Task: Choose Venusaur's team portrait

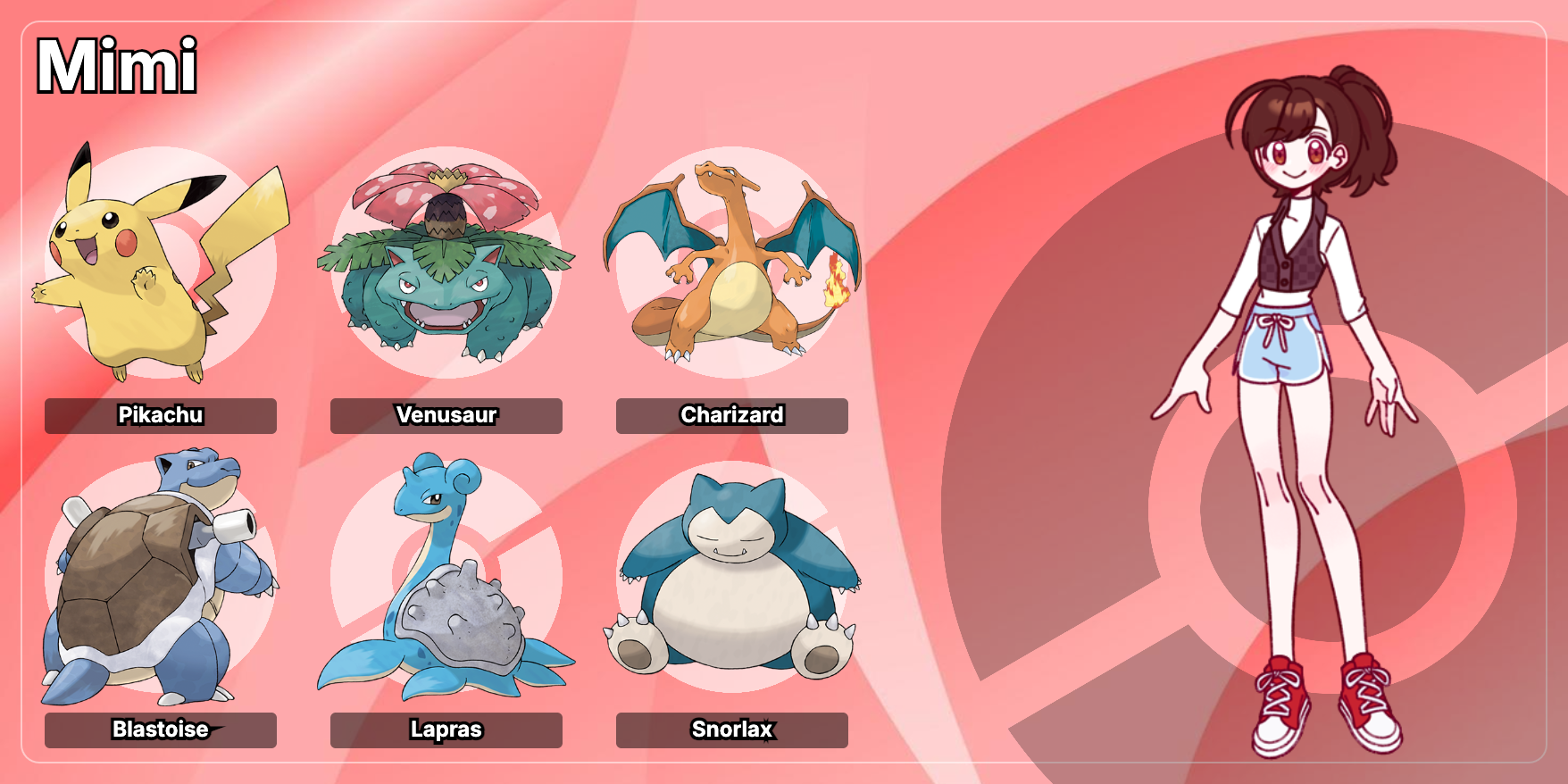Action: (x=446, y=263)
